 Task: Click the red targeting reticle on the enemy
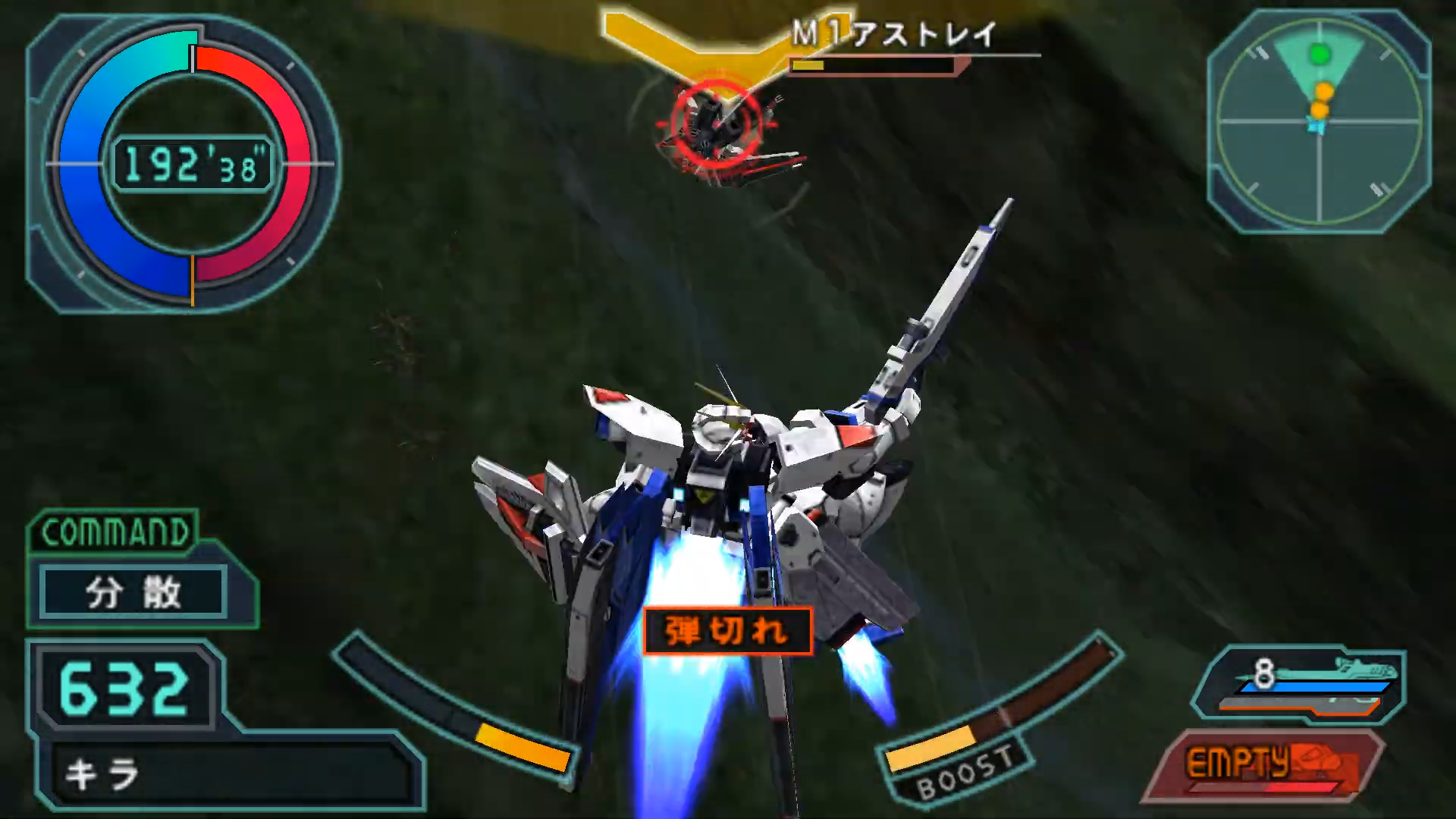pyautogui.click(x=715, y=124)
